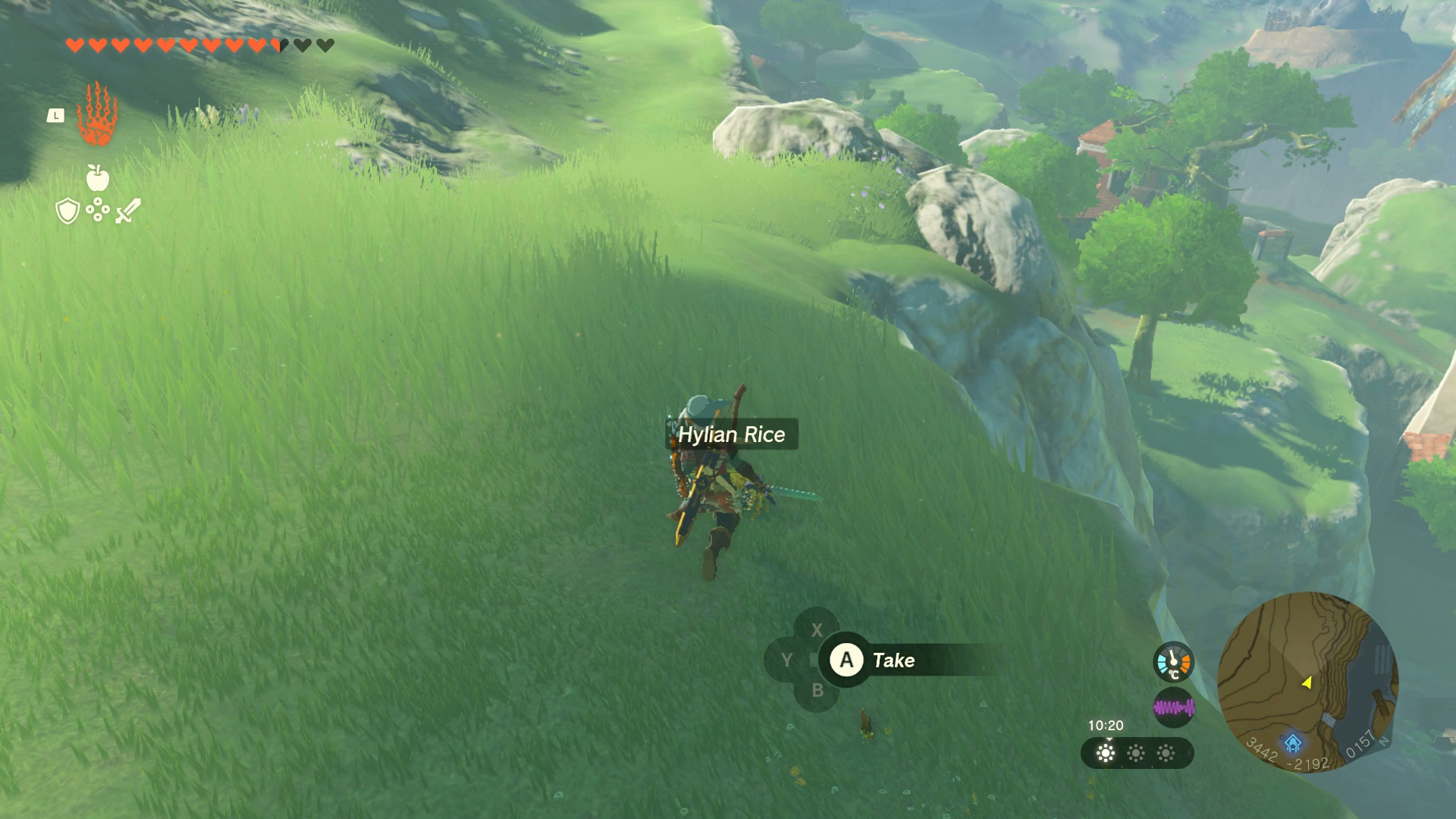Click the purple sound-wave sensor icon
The image size is (1456, 819).
(1173, 708)
